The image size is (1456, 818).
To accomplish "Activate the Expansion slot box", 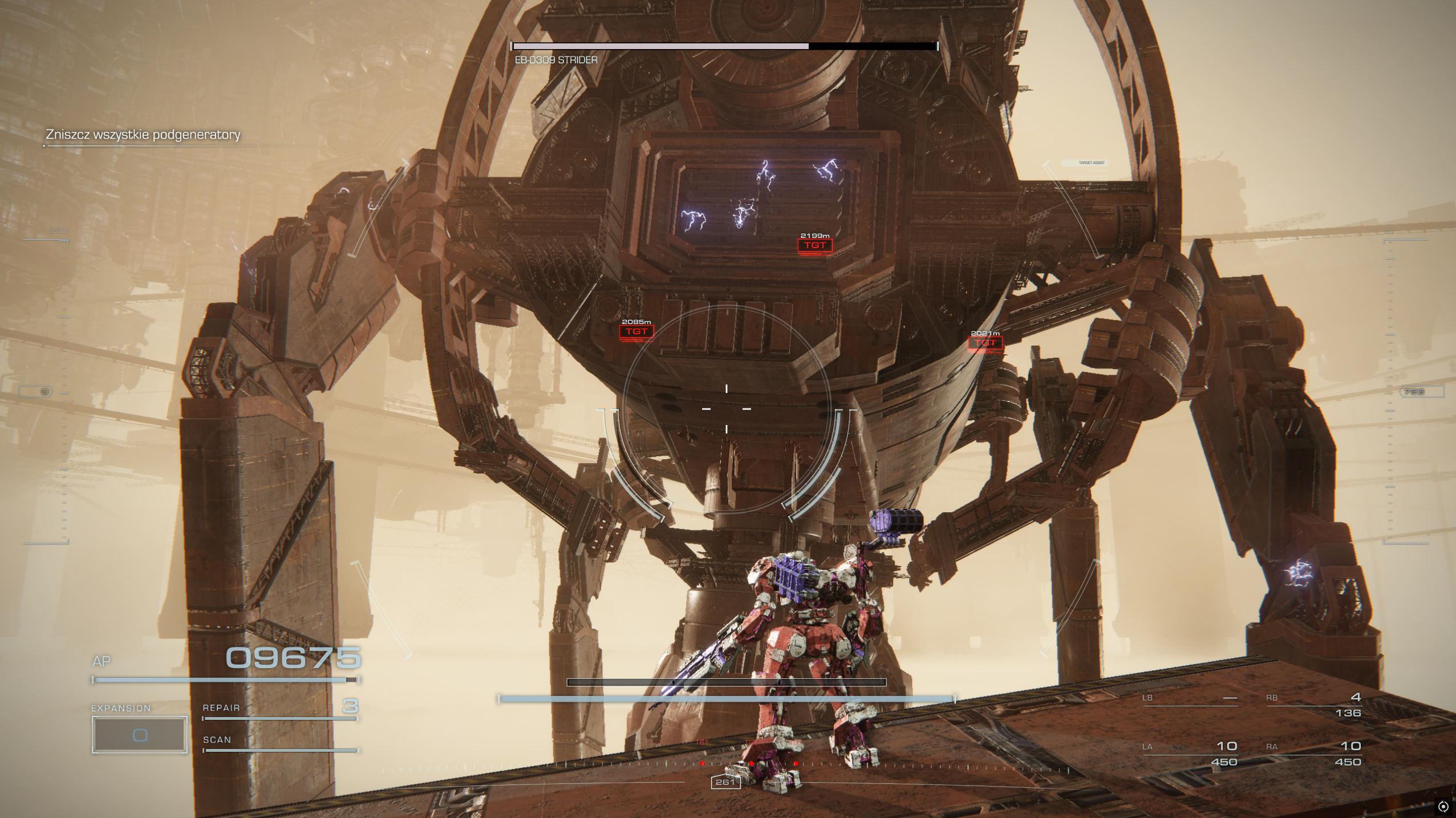I will point(140,734).
